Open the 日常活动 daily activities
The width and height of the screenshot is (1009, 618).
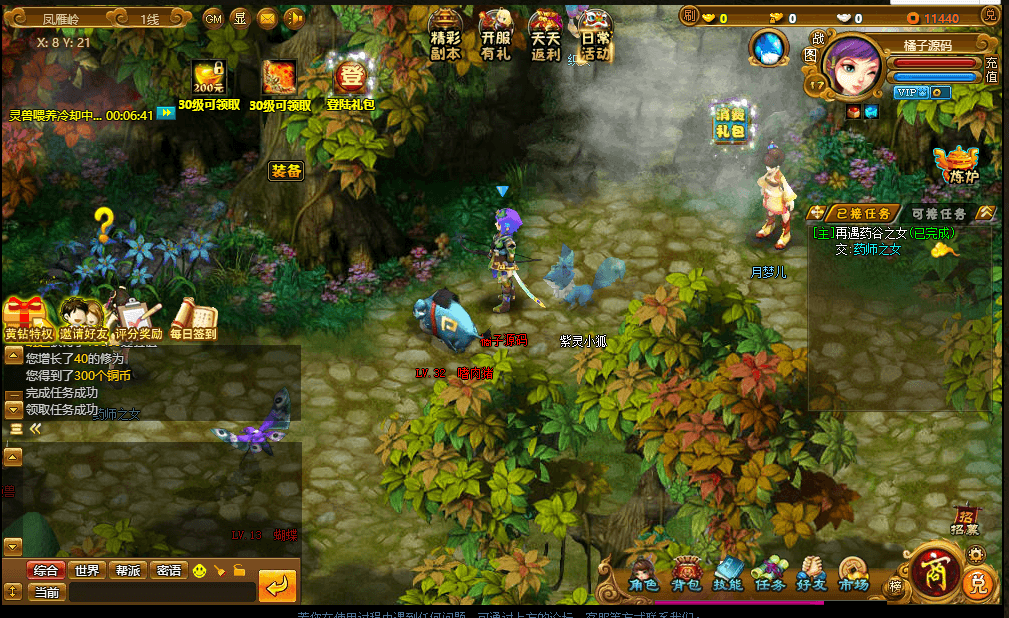coord(595,37)
